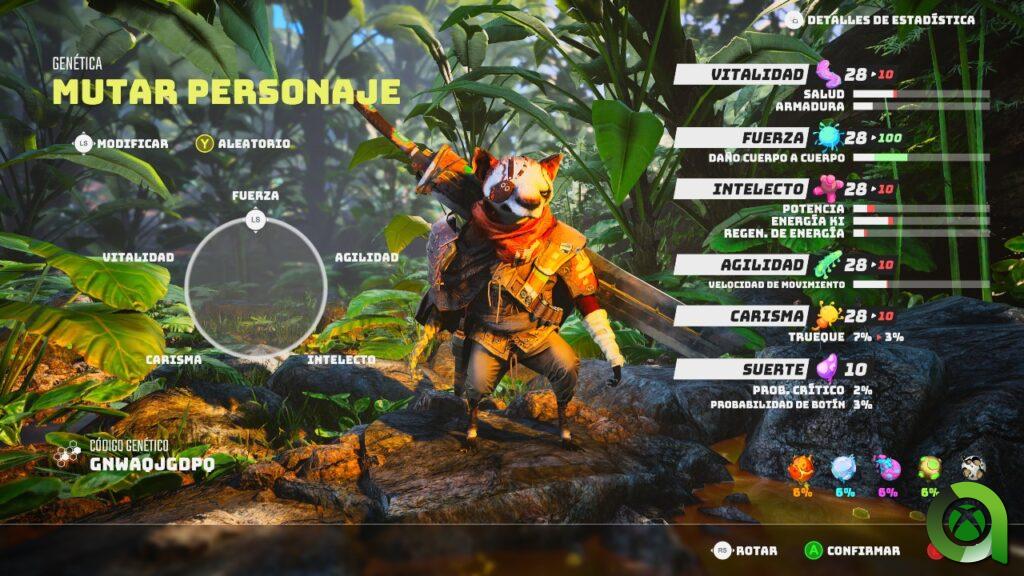Click the mutation wheel's white selector knob
Screen dimensions: 1024x576
point(255,219)
